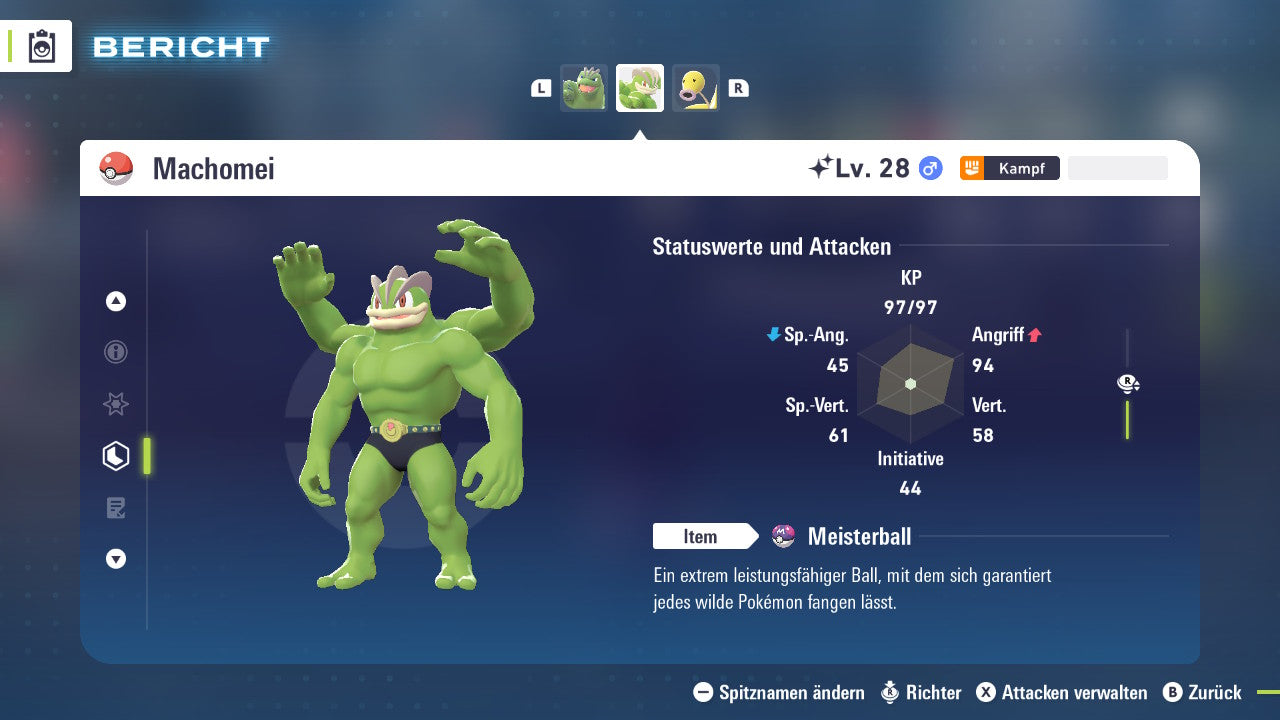This screenshot has width=1280, height=720.
Task: Open the moves memo icon in the sidebar
Action: click(116, 507)
